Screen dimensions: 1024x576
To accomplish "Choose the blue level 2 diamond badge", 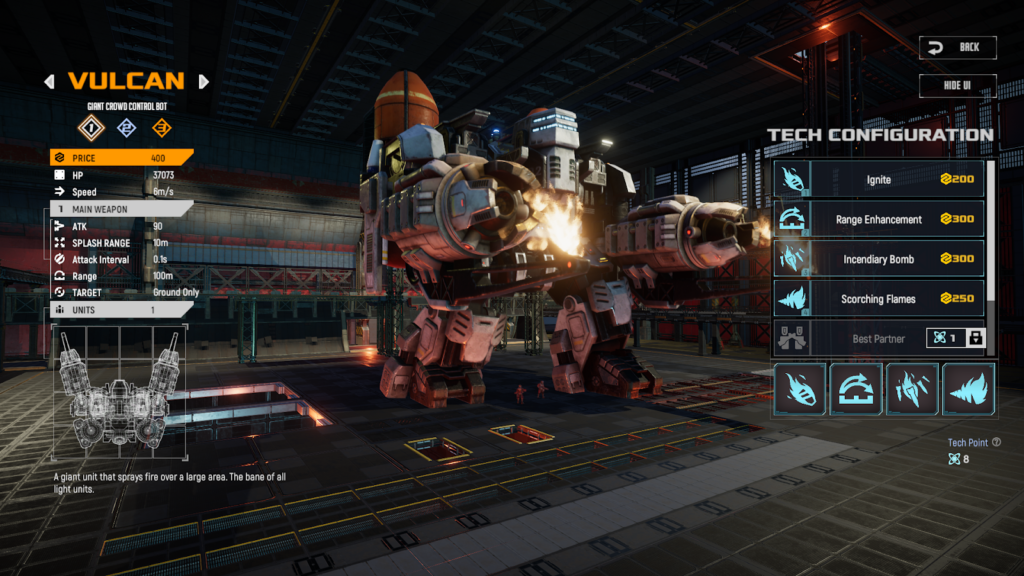I will pyautogui.click(x=126, y=127).
